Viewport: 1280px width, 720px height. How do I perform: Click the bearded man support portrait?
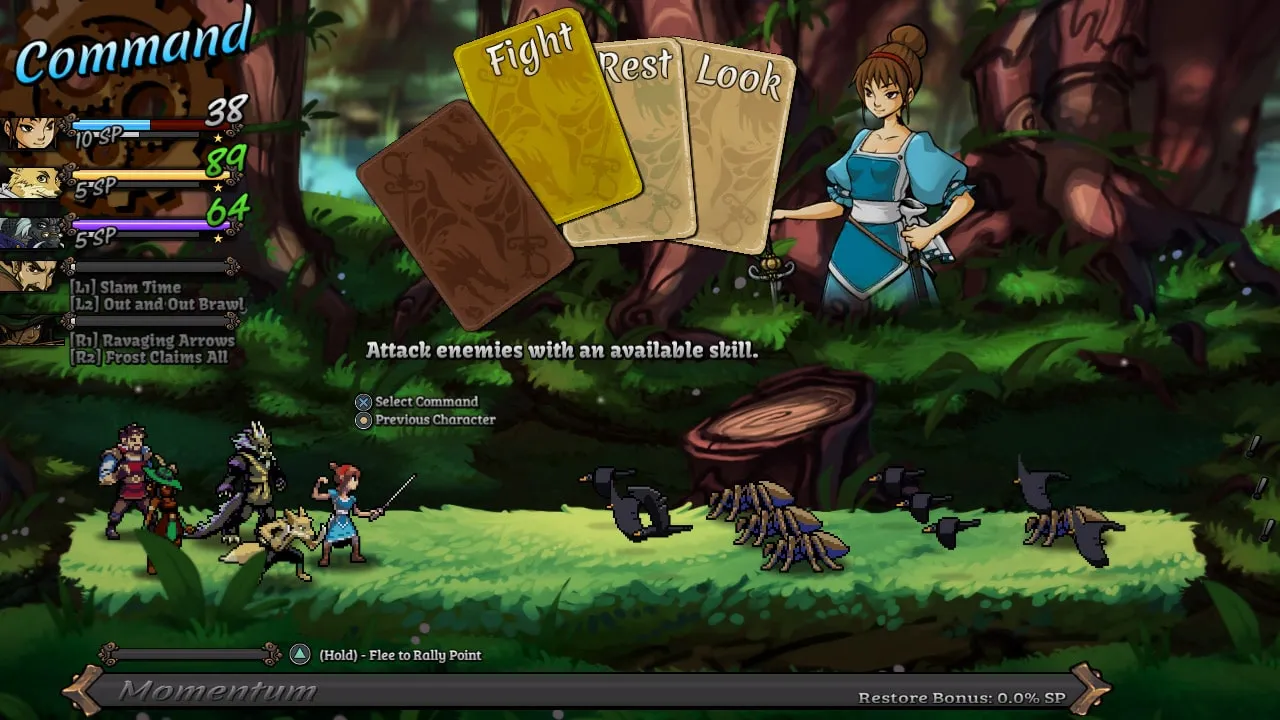coord(29,274)
